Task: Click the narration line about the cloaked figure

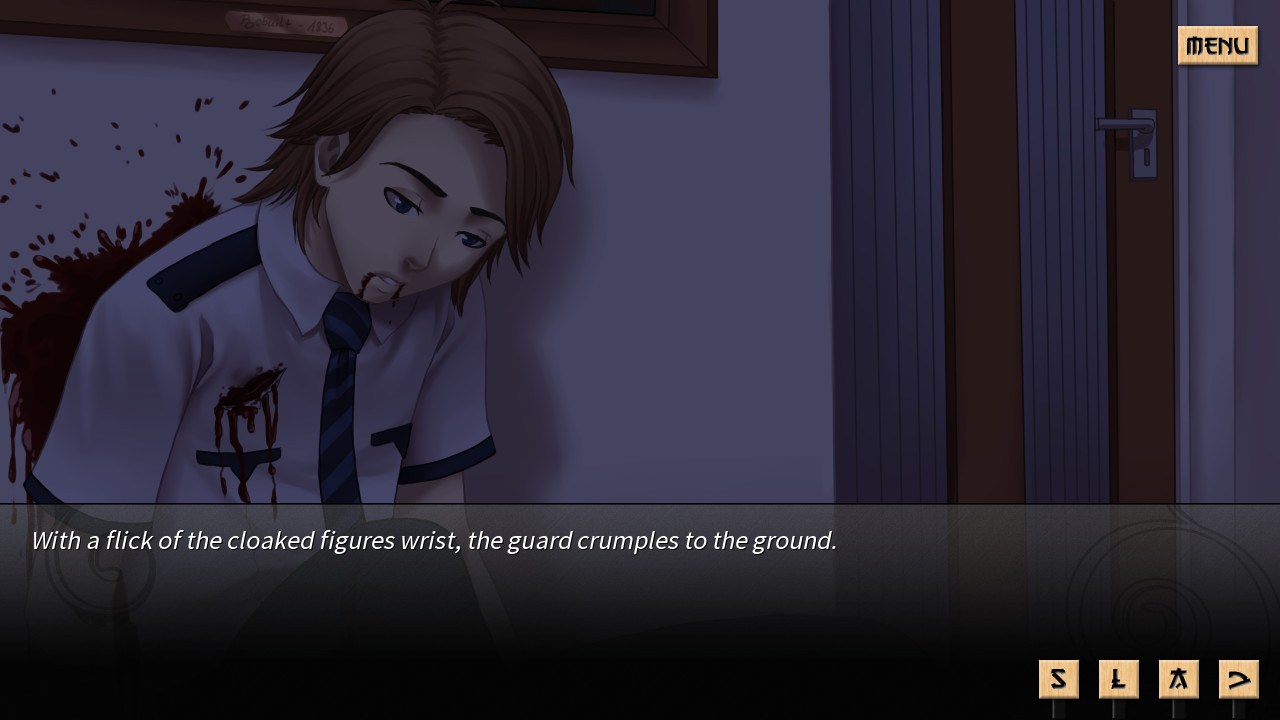Action: (x=434, y=540)
